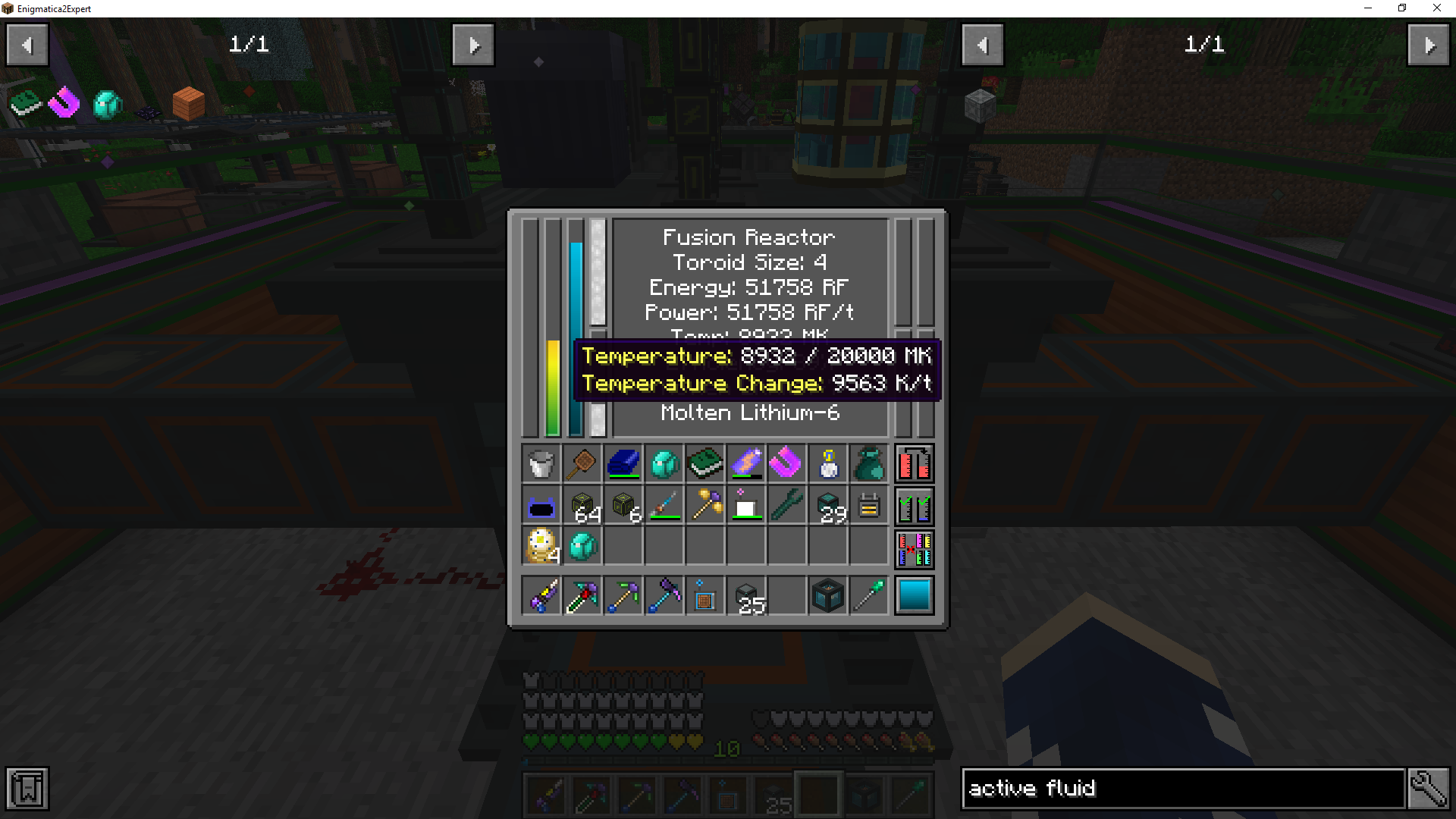
Task: Click the cyan fluid tank swatch button
Action: point(914,596)
